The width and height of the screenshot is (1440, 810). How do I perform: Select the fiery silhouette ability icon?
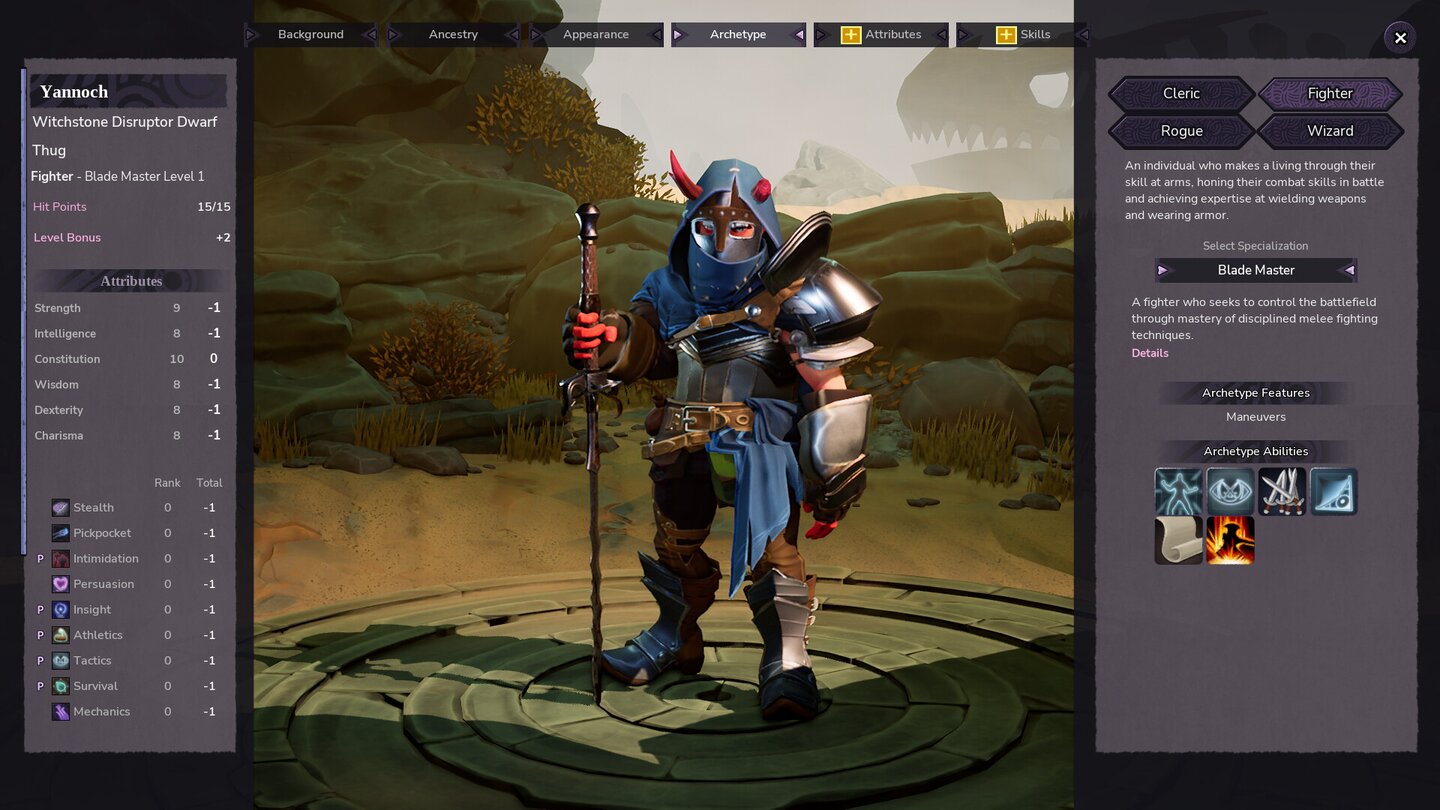[1230, 541]
